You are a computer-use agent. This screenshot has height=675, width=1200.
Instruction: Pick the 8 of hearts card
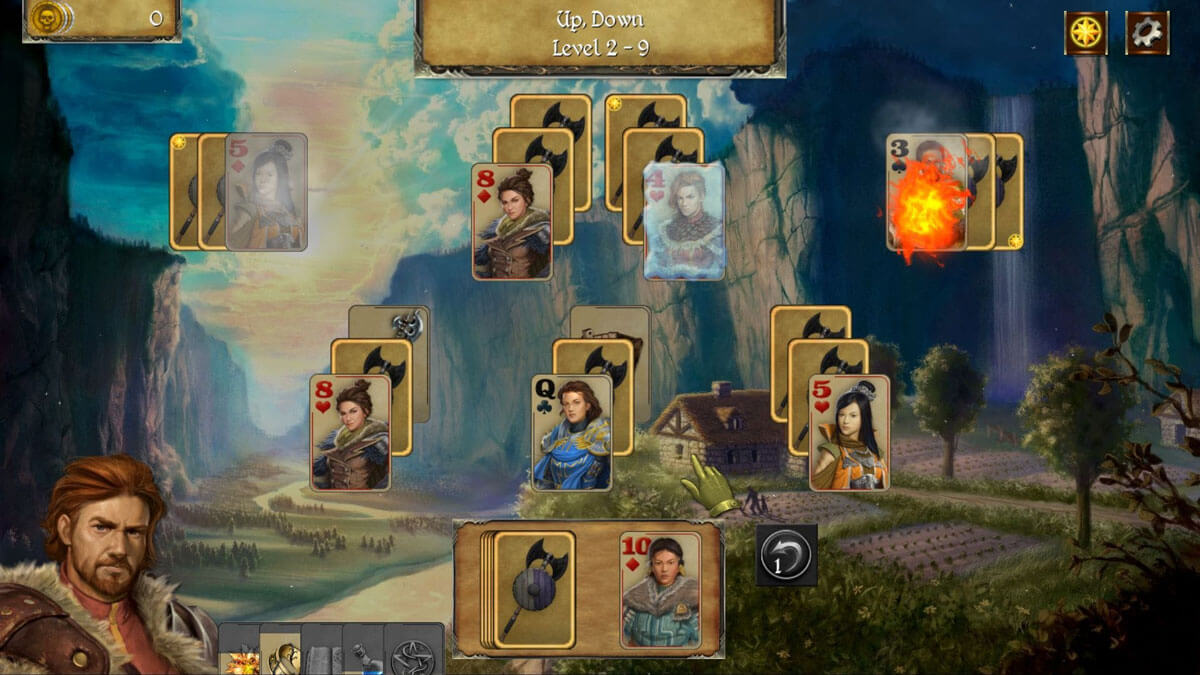tap(350, 433)
